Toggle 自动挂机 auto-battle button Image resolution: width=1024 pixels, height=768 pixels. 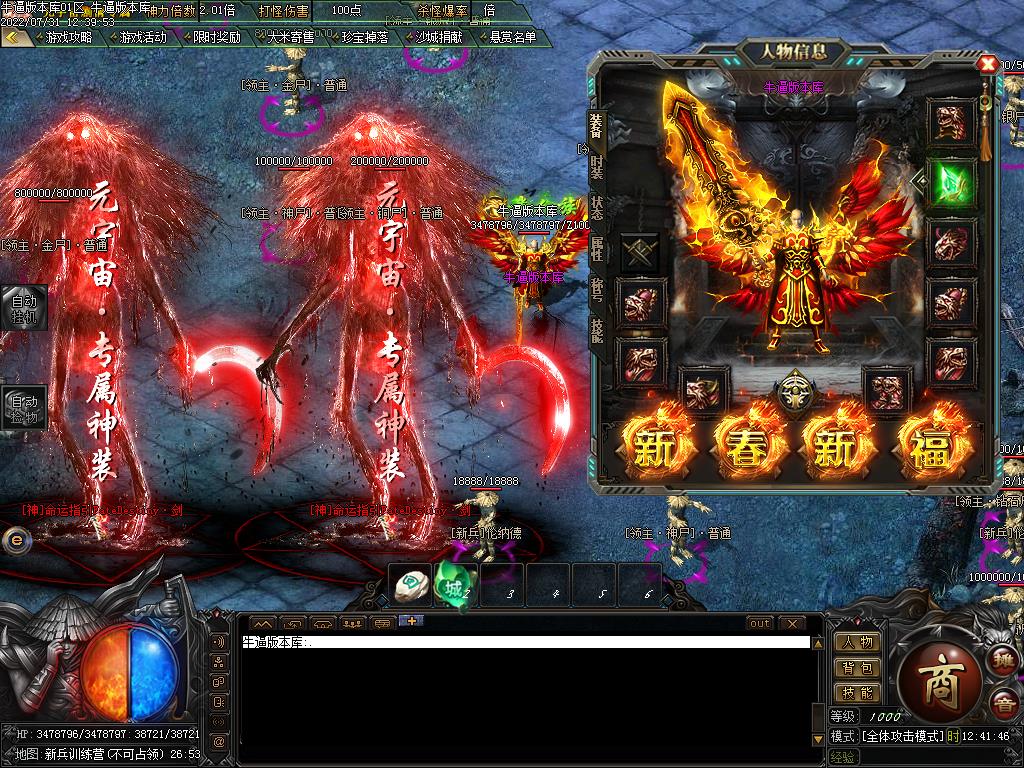23,306
